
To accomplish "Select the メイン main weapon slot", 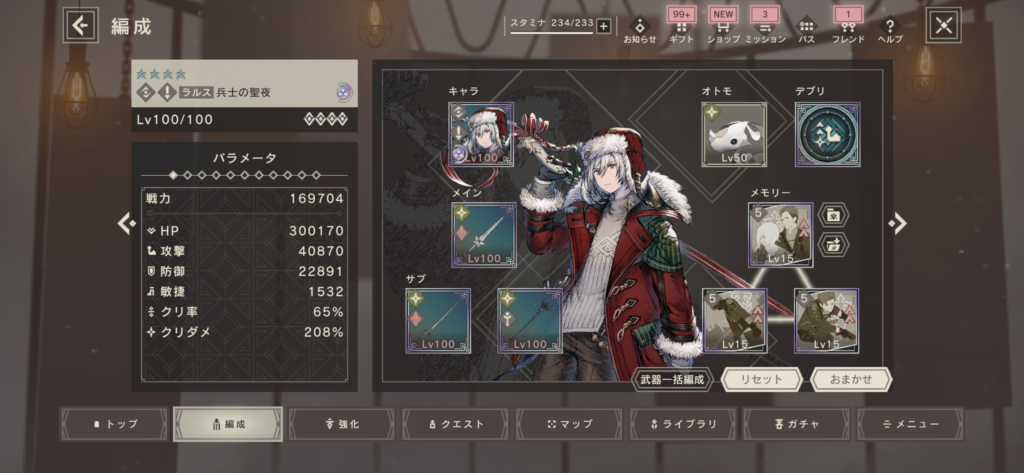I will click(x=483, y=235).
